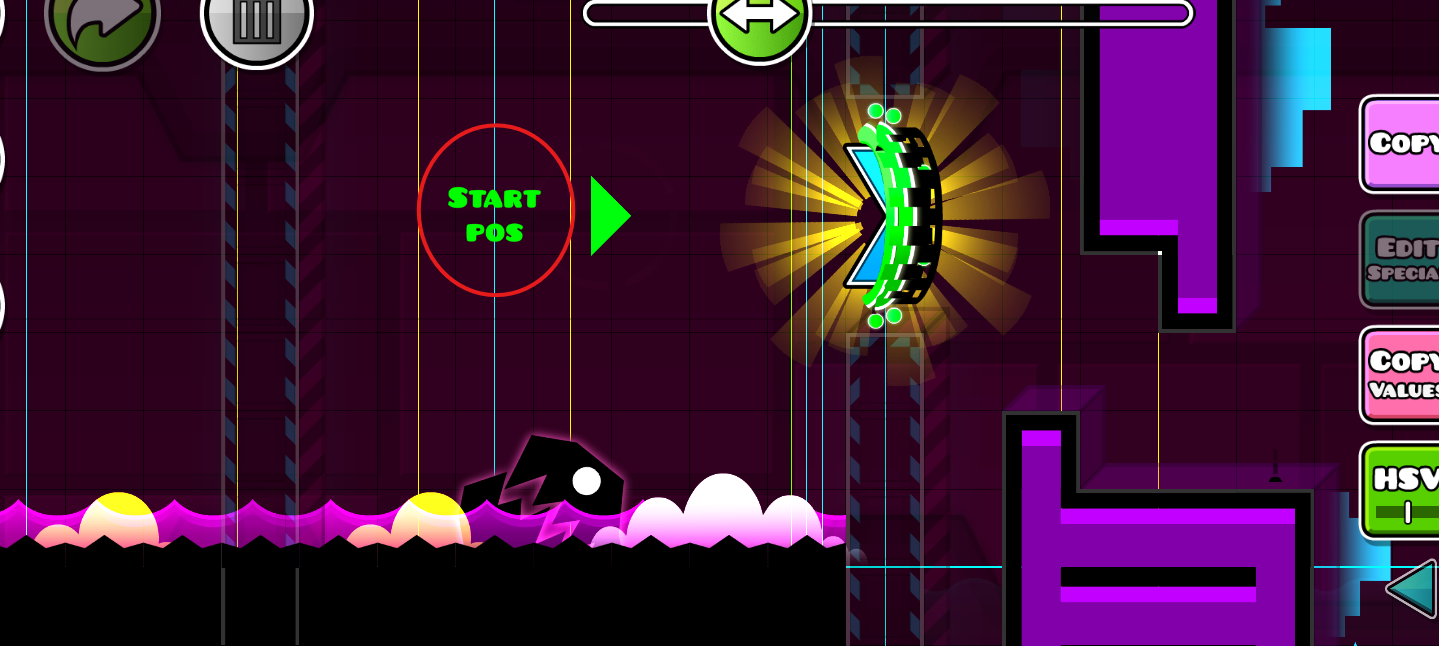1439x646 pixels.
Task: Open the Edit Special options
Action: [1402, 259]
